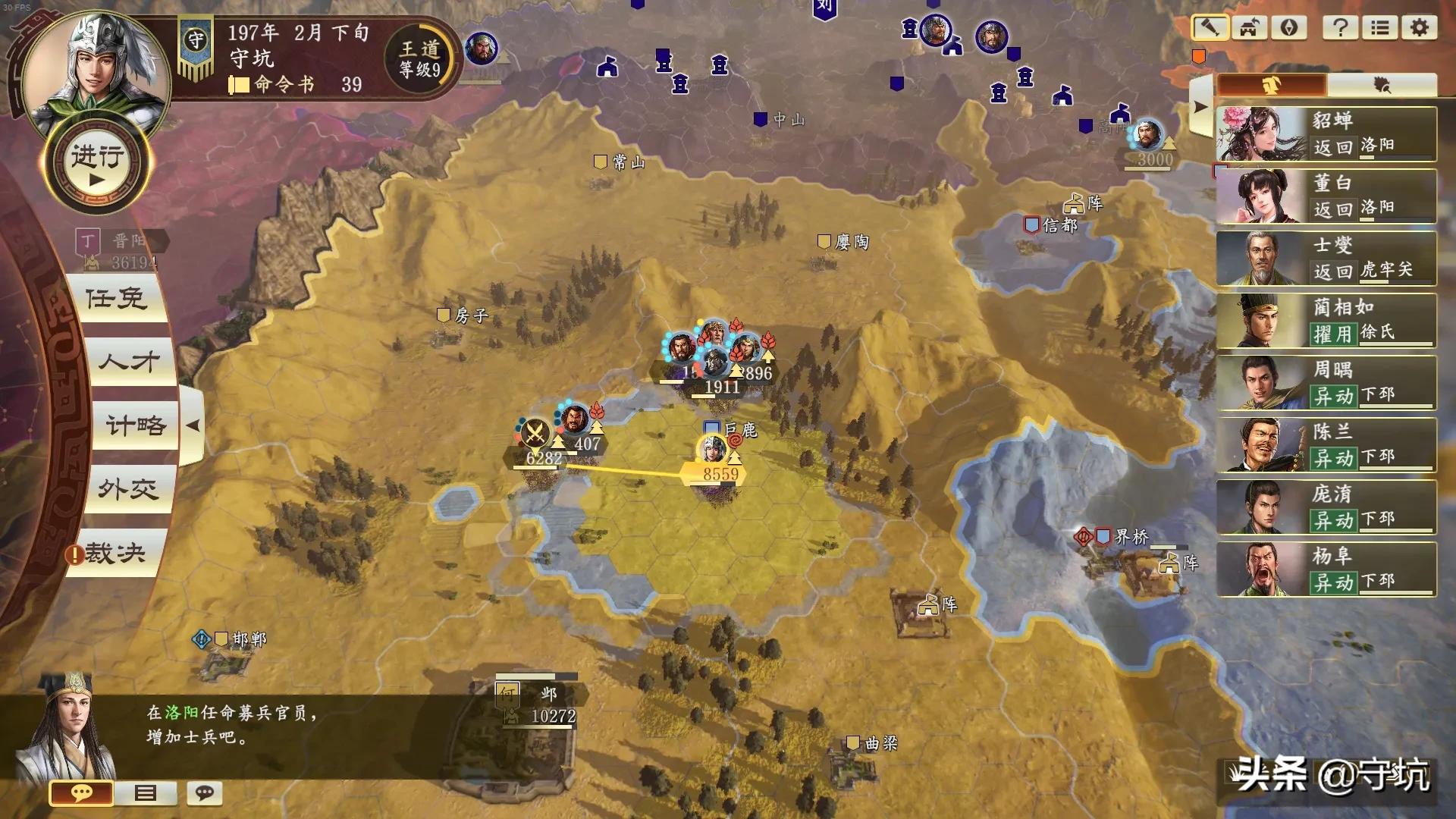Viewport: 1456px width, 819px height.
Task: Select the telescope view toolbar button
Action: (1210, 28)
